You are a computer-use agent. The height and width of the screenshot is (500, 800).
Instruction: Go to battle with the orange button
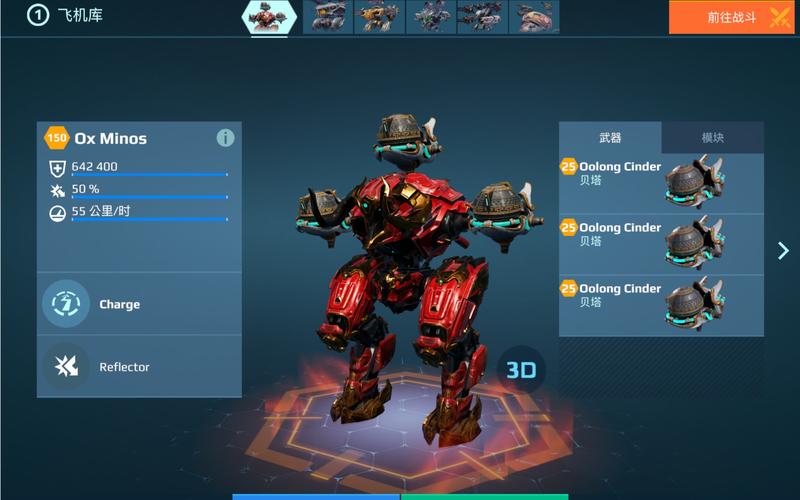[731, 17]
